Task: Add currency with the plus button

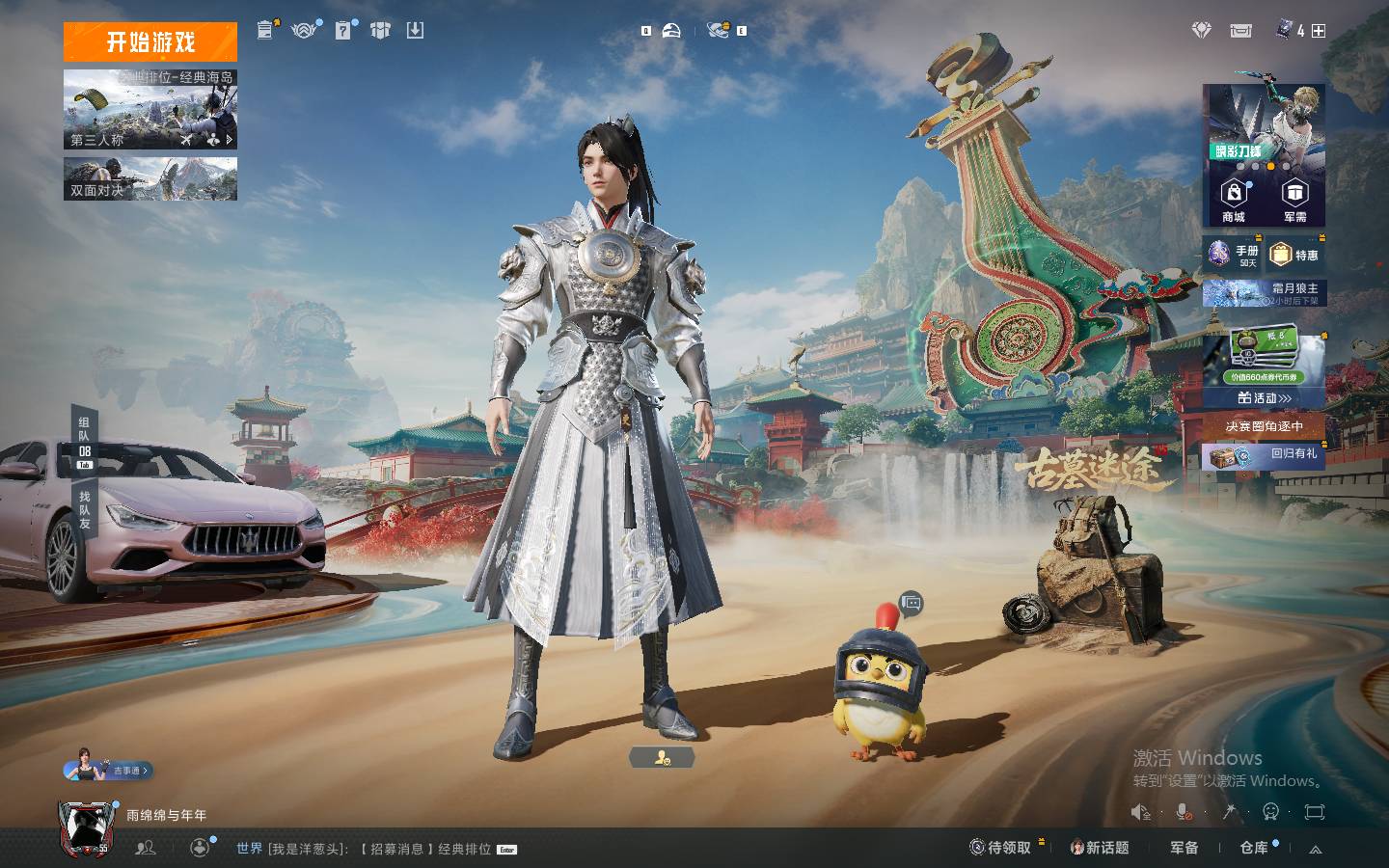Action: tap(1319, 31)
